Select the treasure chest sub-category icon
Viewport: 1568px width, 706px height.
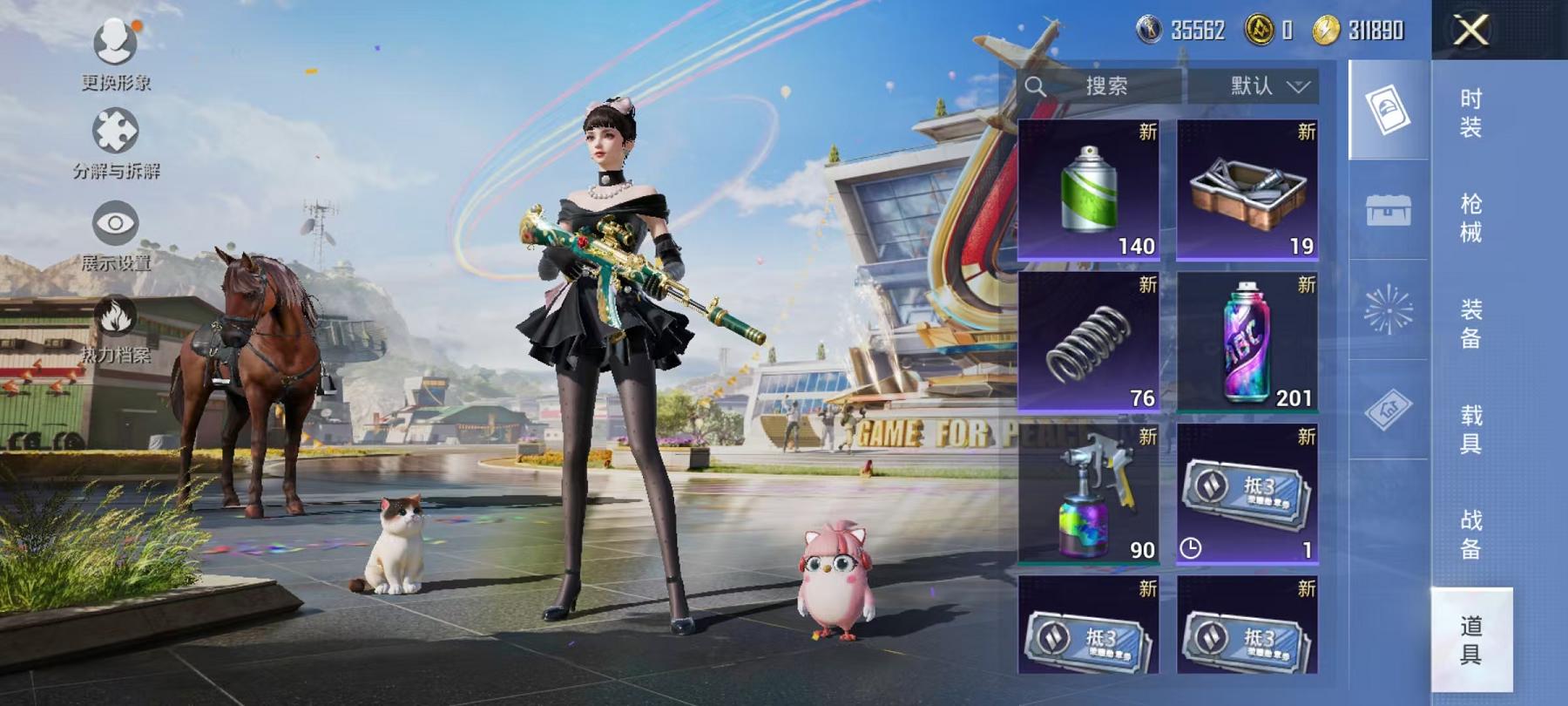tap(1389, 209)
